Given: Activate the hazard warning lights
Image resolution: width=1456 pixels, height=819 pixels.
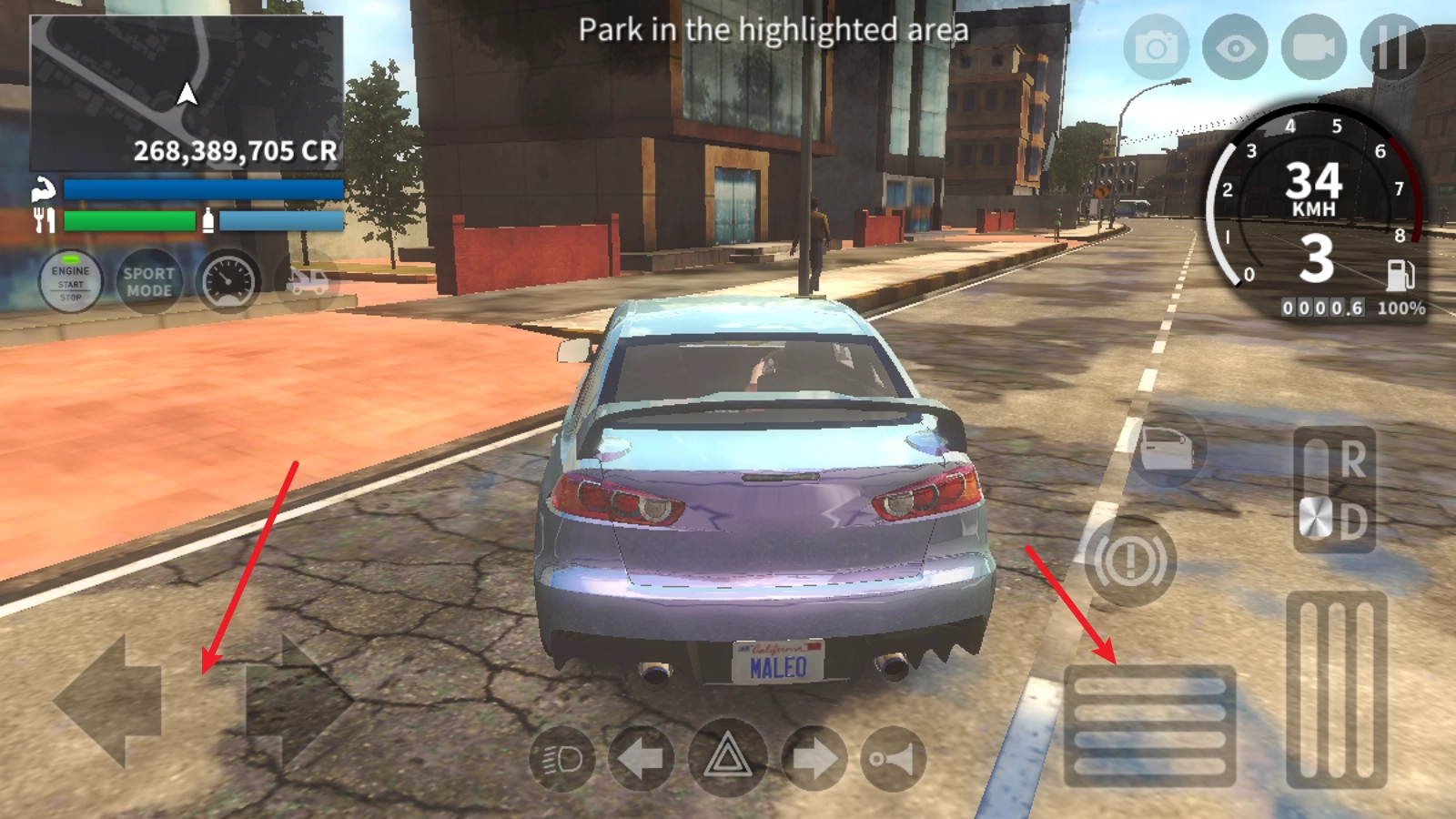Looking at the screenshot, I should 726,758.
